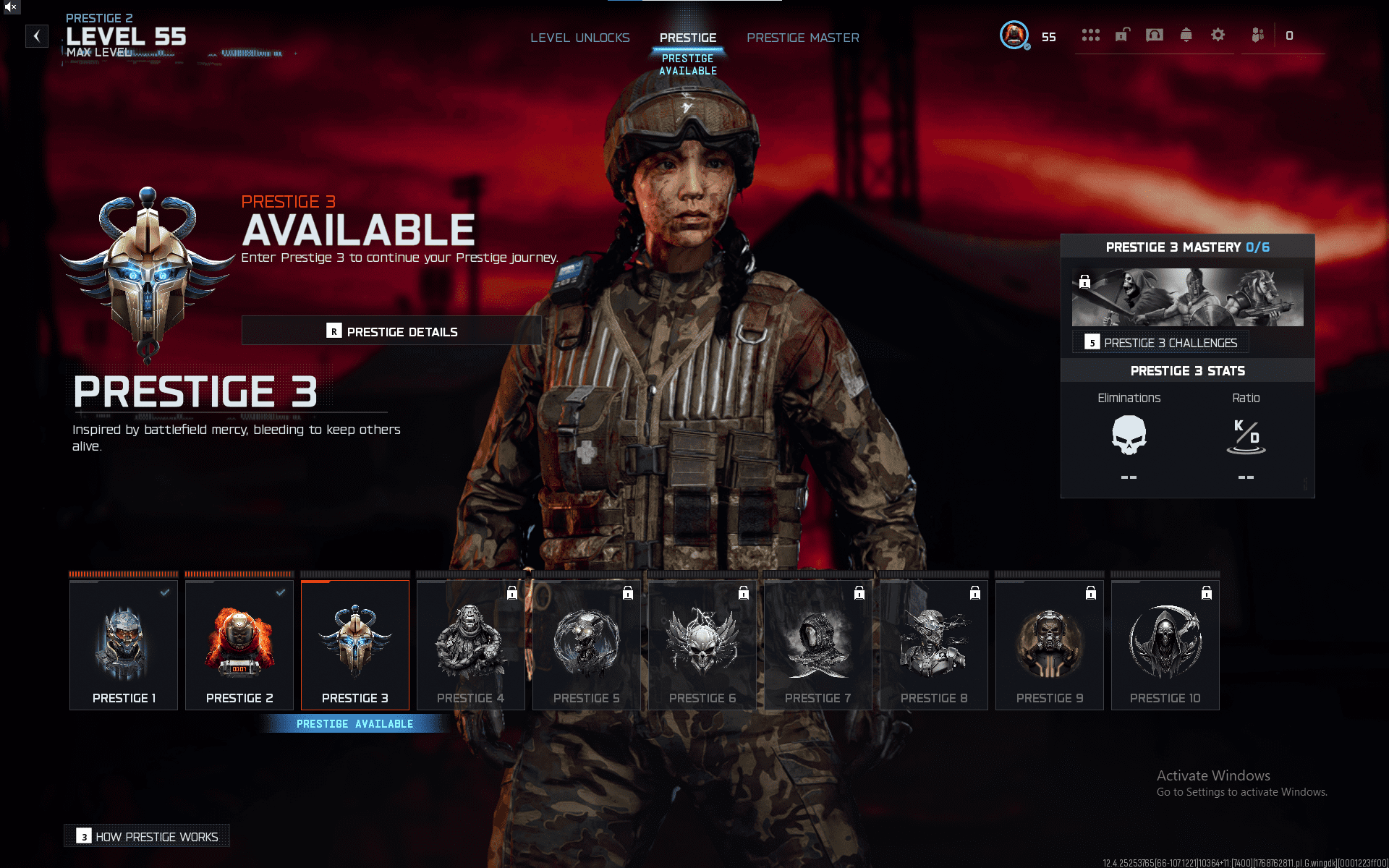The height and width of the screenshot is (868, 1389).
Task: Open the notifications bell
Action: [1186, 35]
